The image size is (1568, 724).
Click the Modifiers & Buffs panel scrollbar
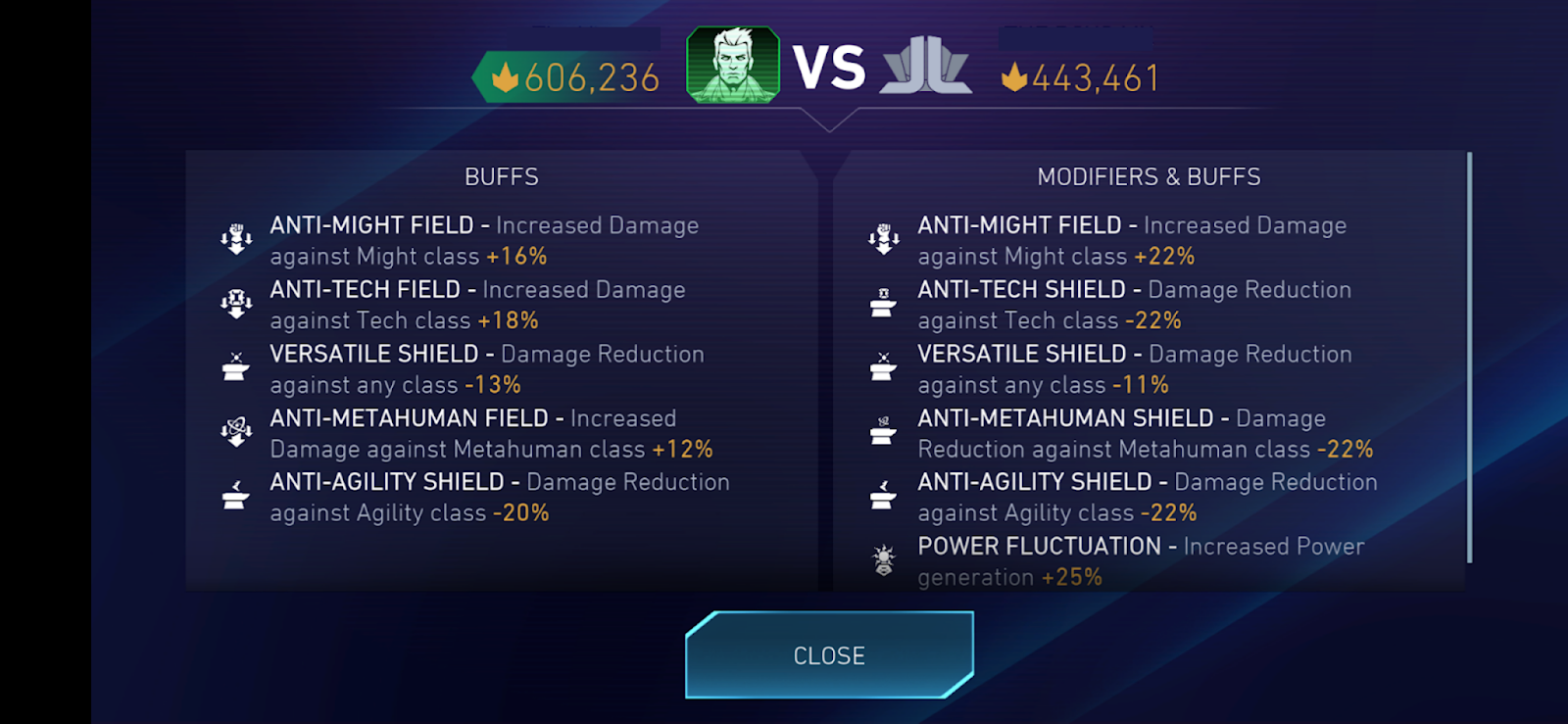[1469, 358]
